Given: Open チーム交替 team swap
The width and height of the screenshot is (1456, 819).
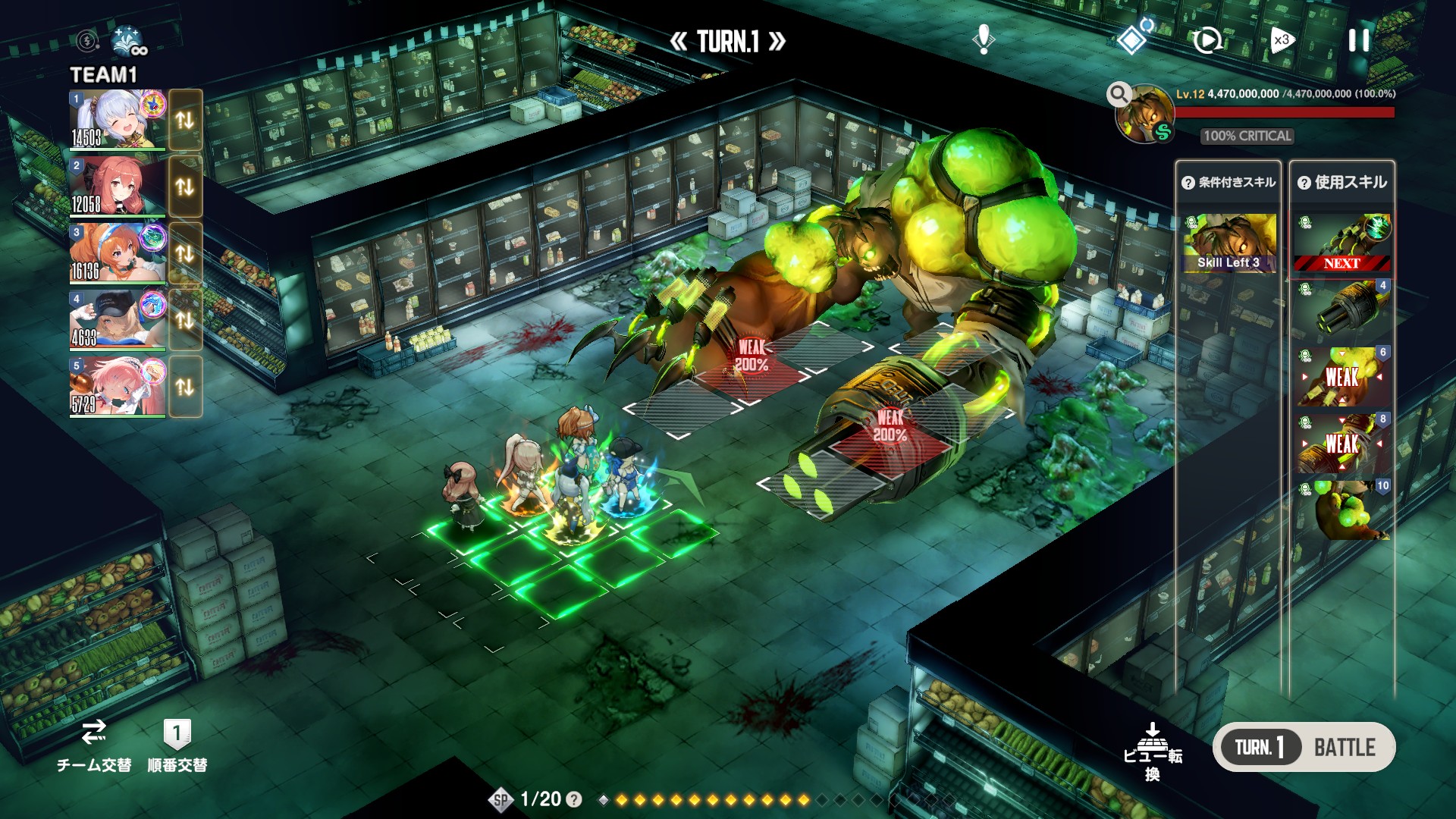Looking at the screenshot, I should point(94,746).
